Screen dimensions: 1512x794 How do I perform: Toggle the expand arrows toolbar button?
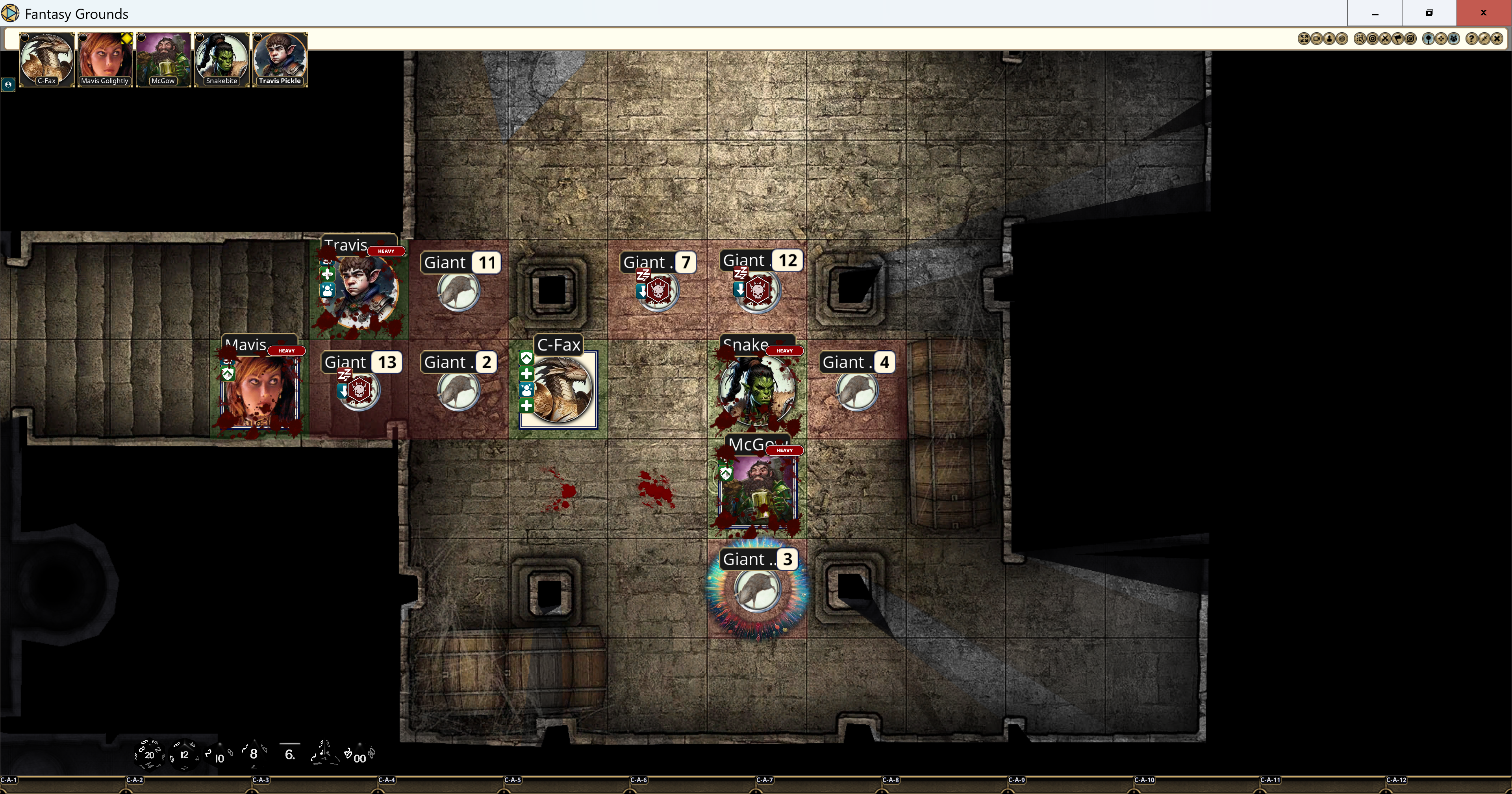1304,39
